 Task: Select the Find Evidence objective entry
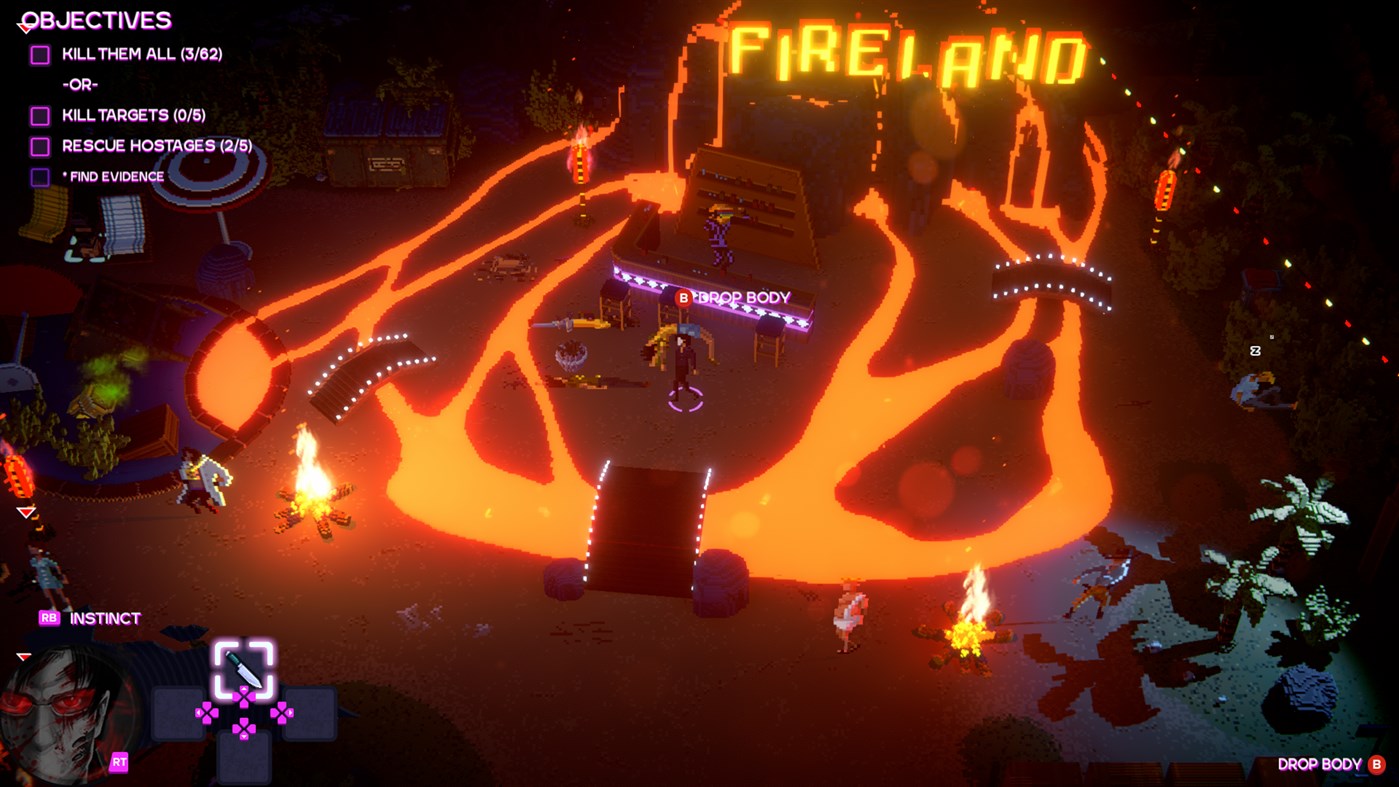click(x=115, y=176)
